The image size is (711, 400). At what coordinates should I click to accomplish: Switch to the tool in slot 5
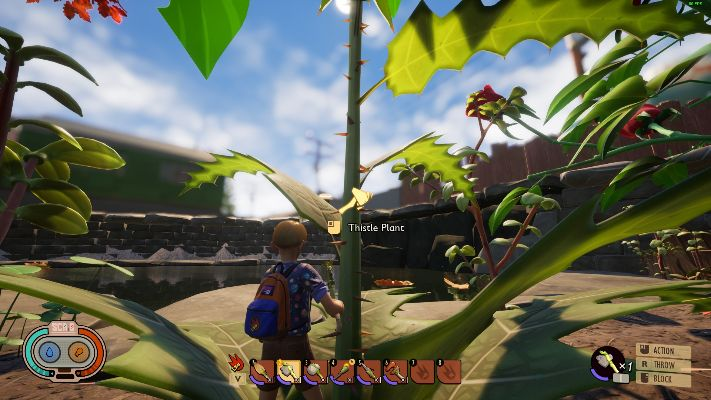click(369, 372)
